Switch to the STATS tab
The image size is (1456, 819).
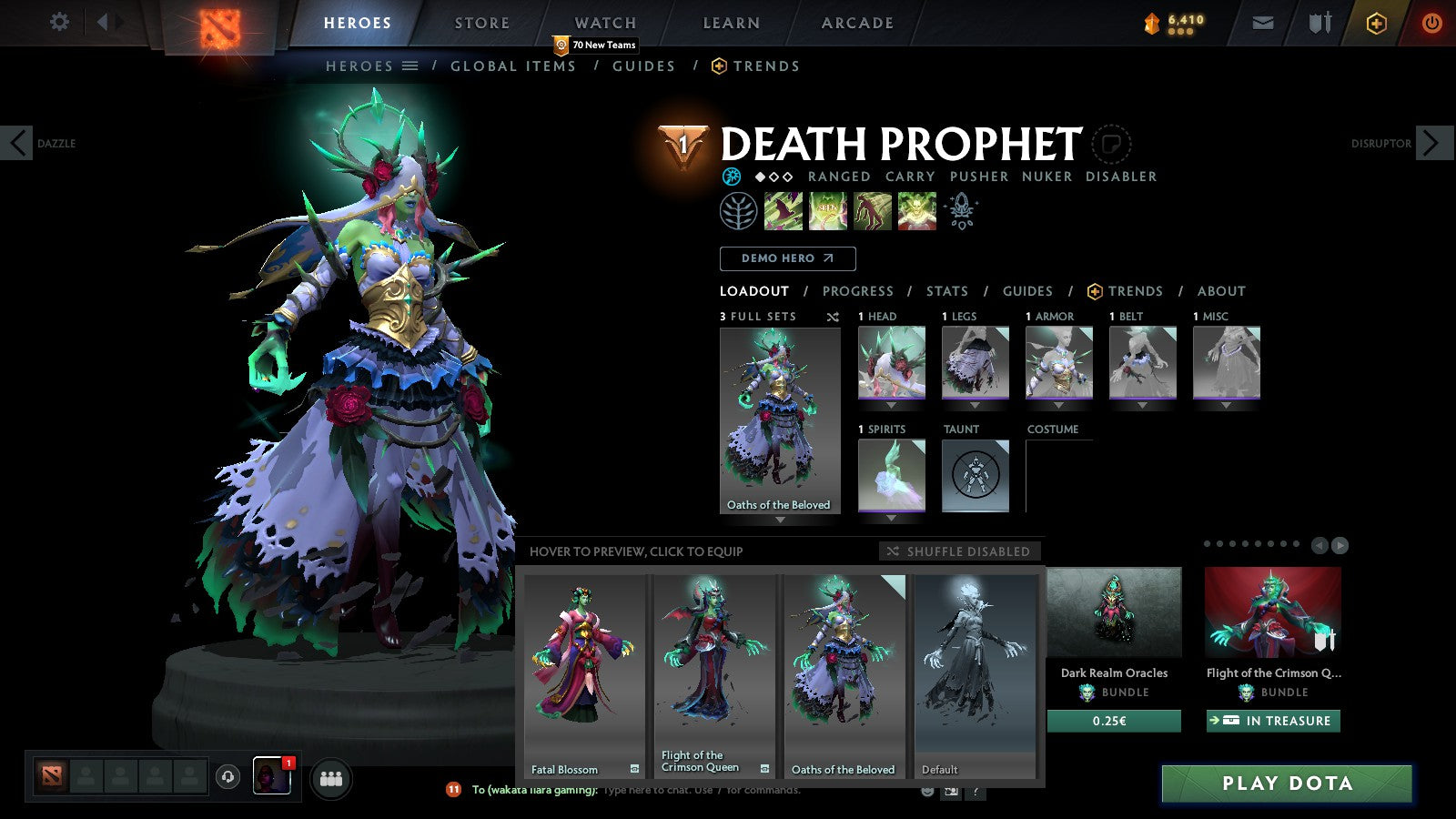click(x=946, y=291)
